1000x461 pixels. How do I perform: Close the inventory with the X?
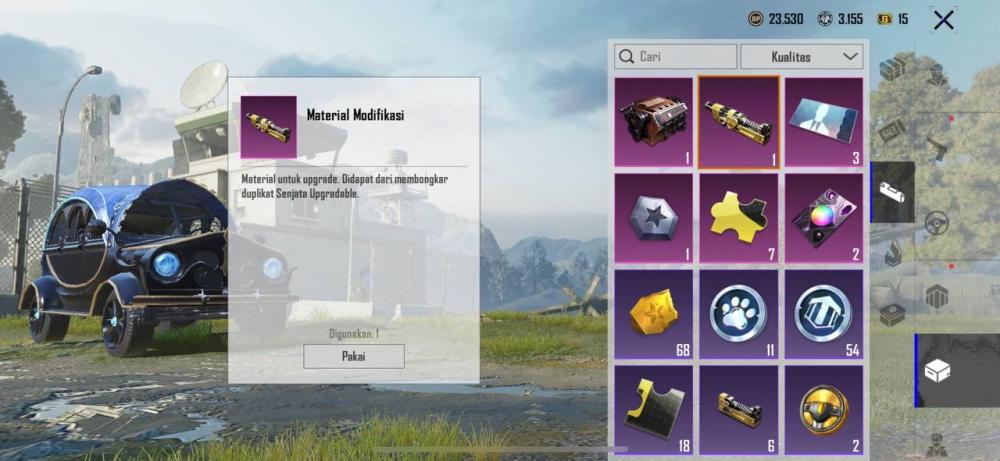[x=942, y=19]
